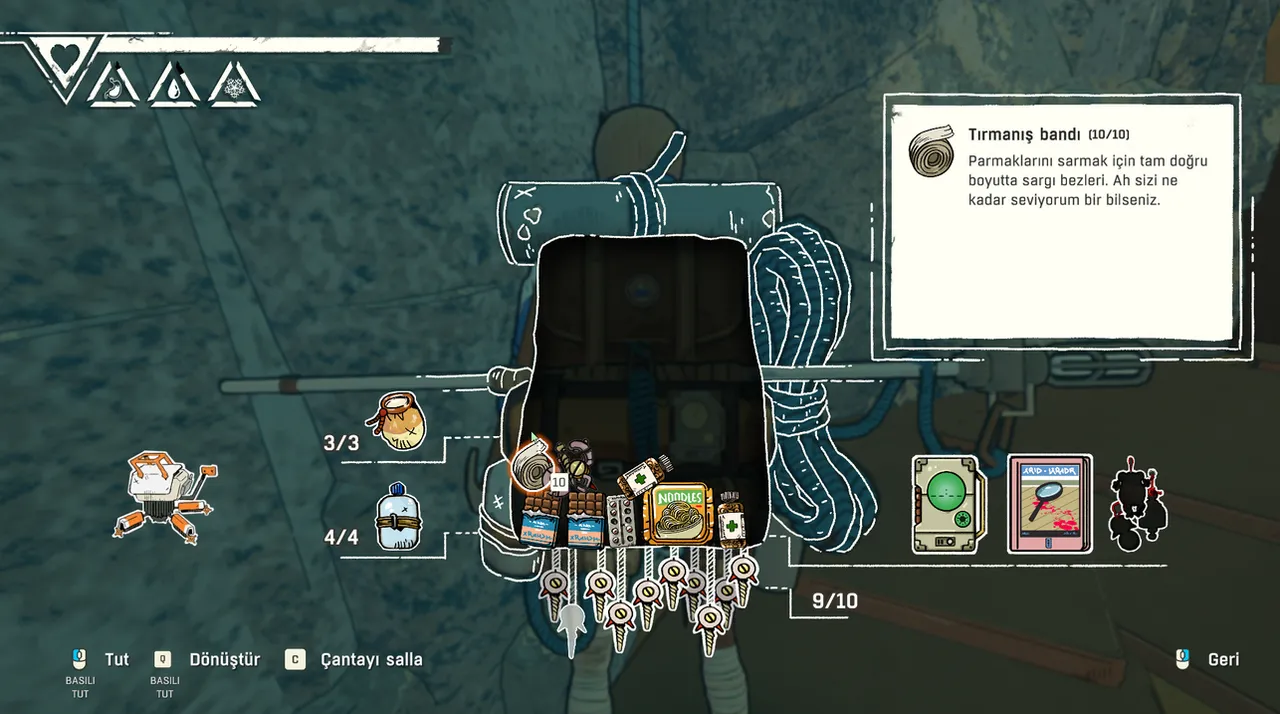Select the rolled sleeping mat atop the backpack
The width and height of the screenshot is (1280, 714).
tap(640, 211)
